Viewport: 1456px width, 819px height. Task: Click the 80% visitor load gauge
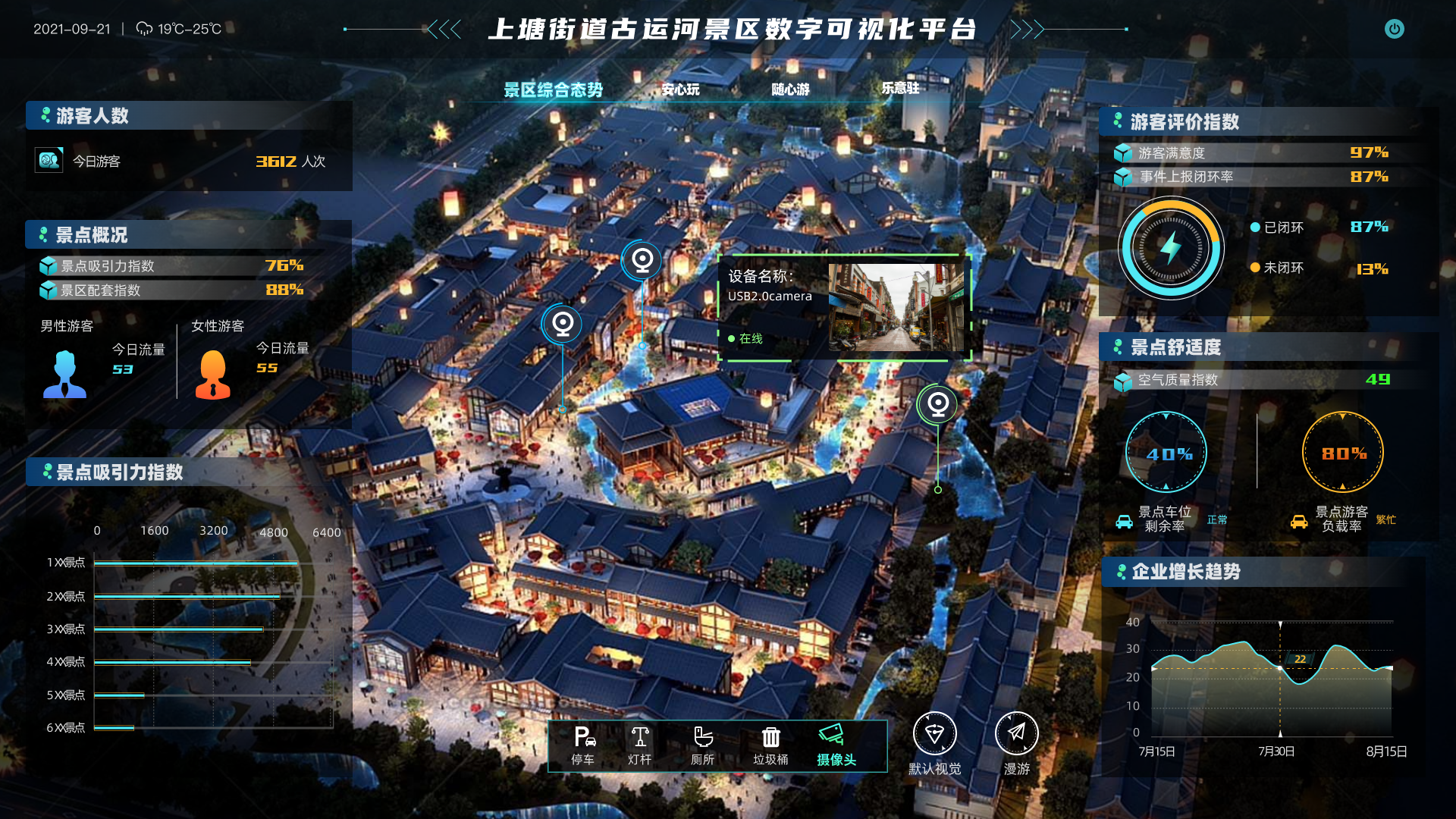(x=1342, y=453)
